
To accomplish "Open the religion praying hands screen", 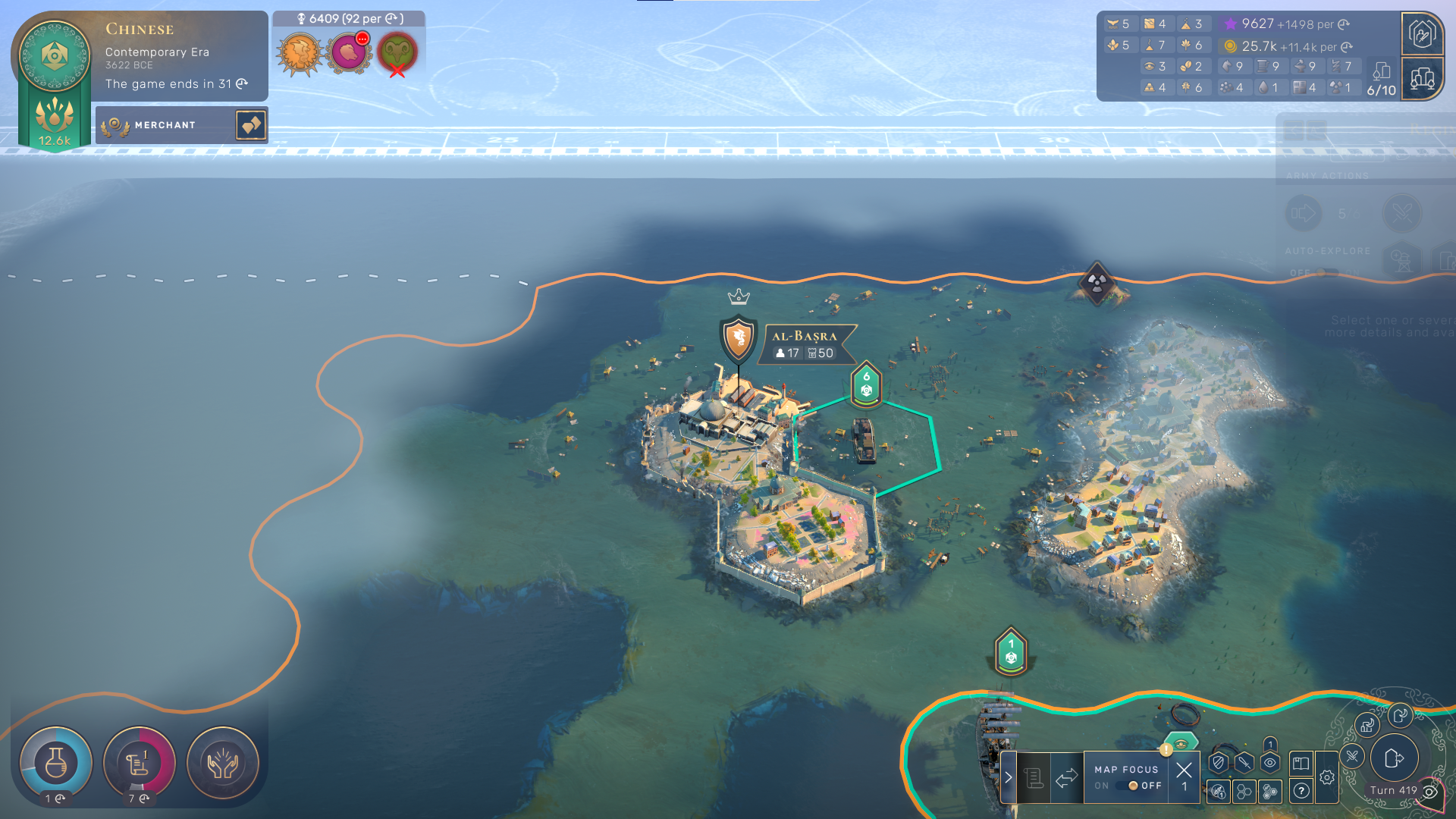I will click(x=223, y=763).
